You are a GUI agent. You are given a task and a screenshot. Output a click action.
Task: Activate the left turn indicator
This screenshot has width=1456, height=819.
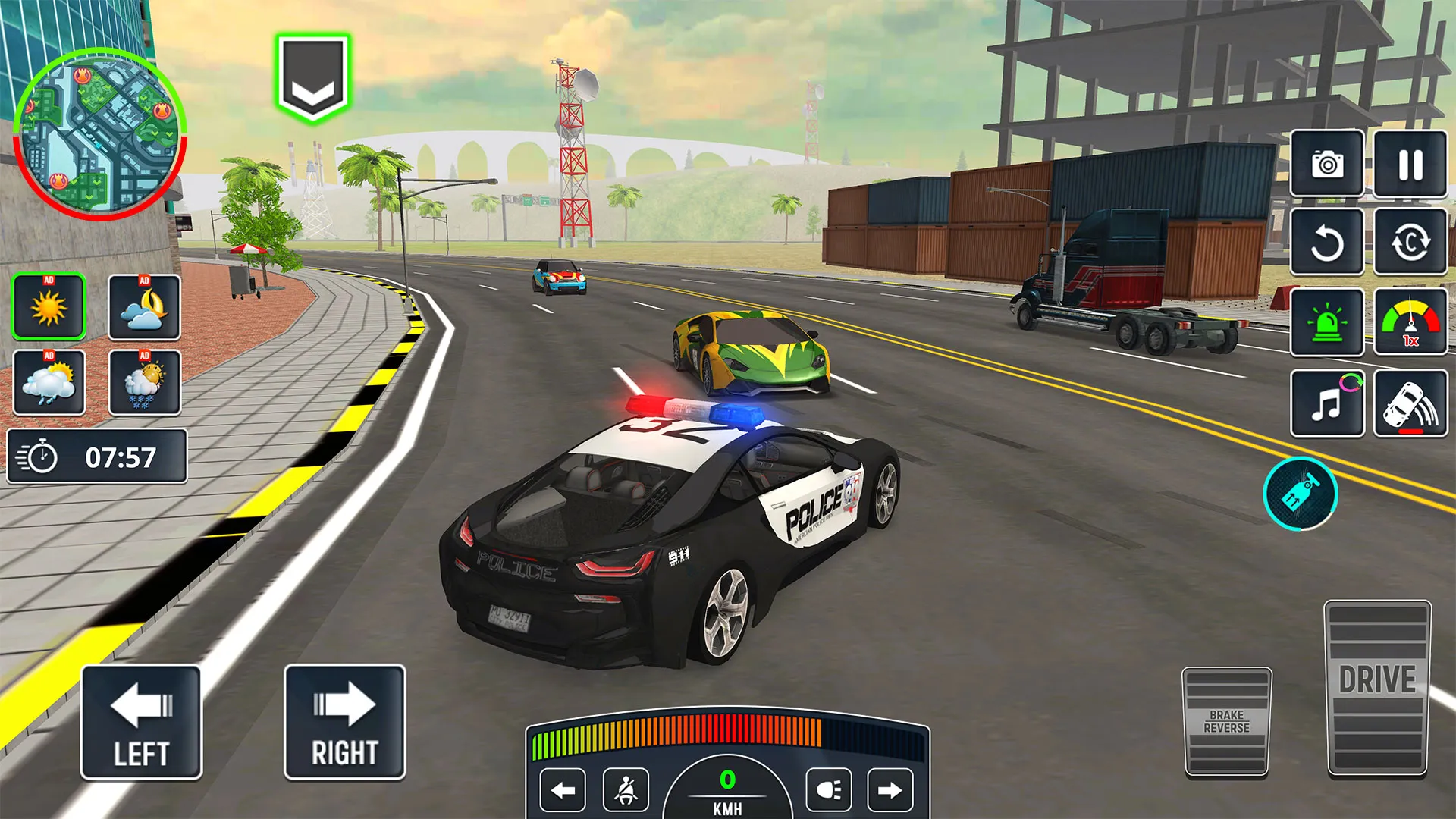[x=563, y=791]
